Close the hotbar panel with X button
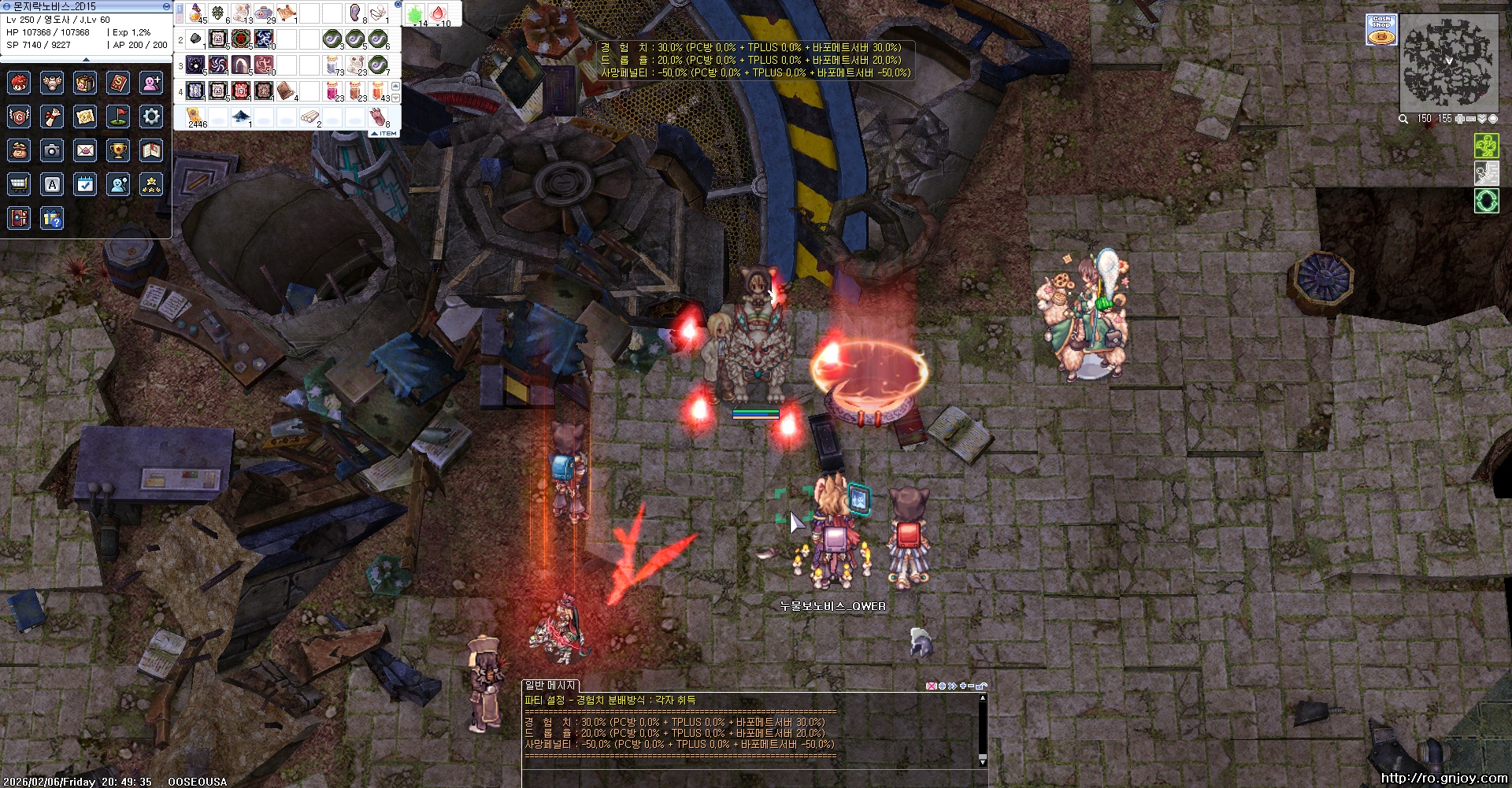 398,5
